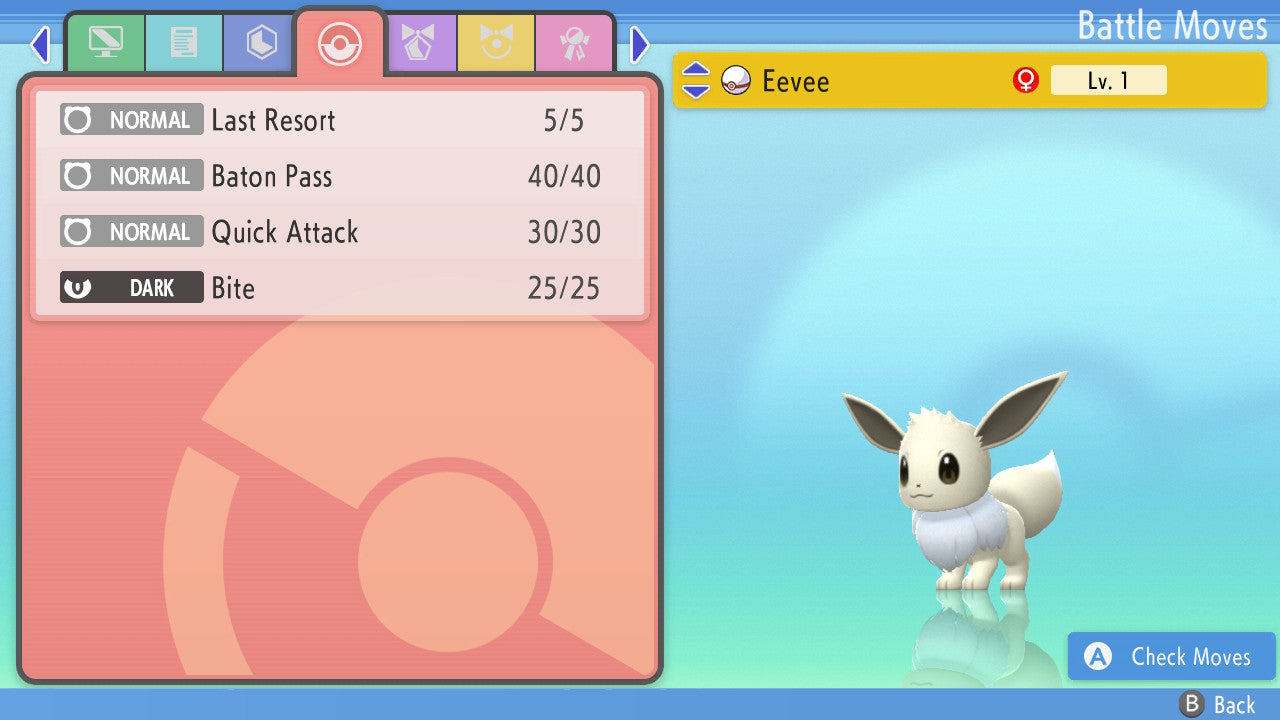
Task: Select the Trainer Memo tab icon
Action: [x=184, y=43]
